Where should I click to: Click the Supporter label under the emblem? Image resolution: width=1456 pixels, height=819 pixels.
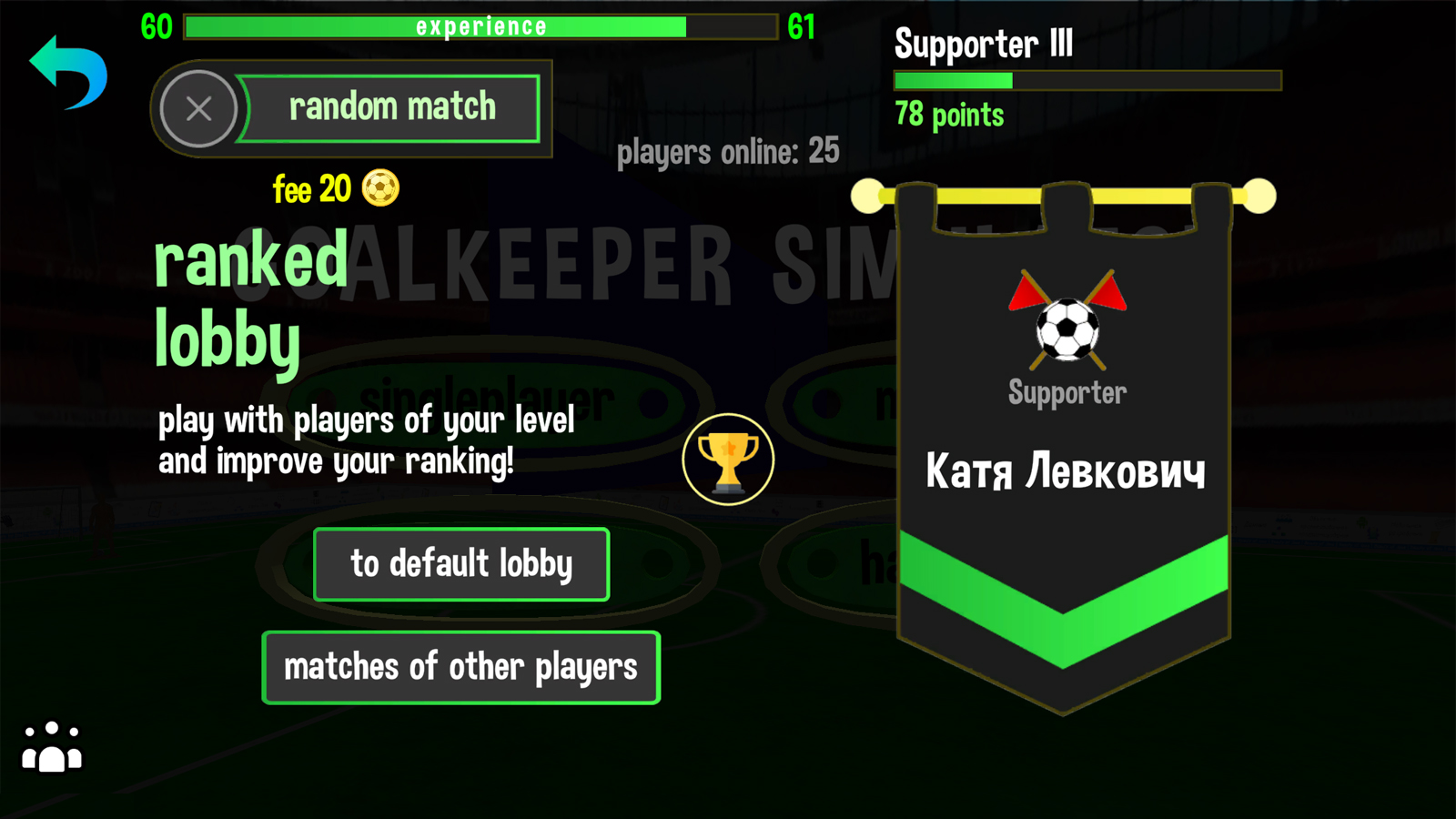pyautogui.click(x=1067, y=393)
